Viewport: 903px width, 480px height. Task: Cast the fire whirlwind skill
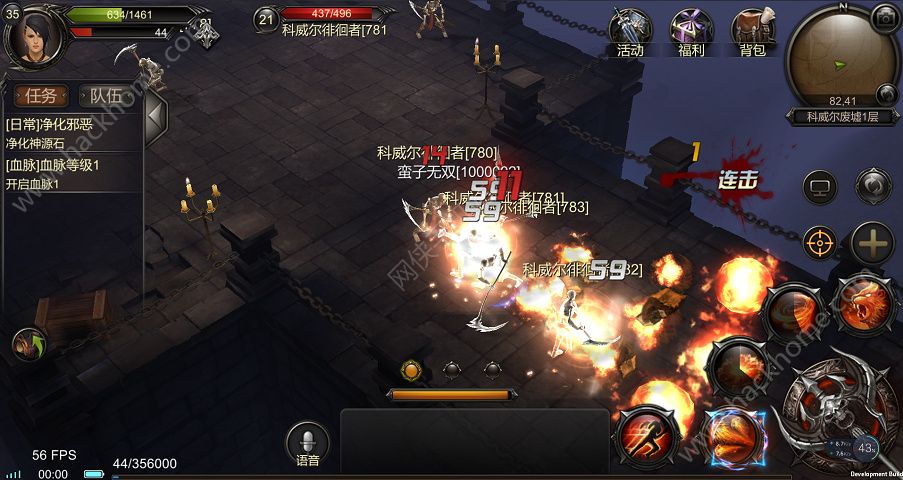(792, 312)
